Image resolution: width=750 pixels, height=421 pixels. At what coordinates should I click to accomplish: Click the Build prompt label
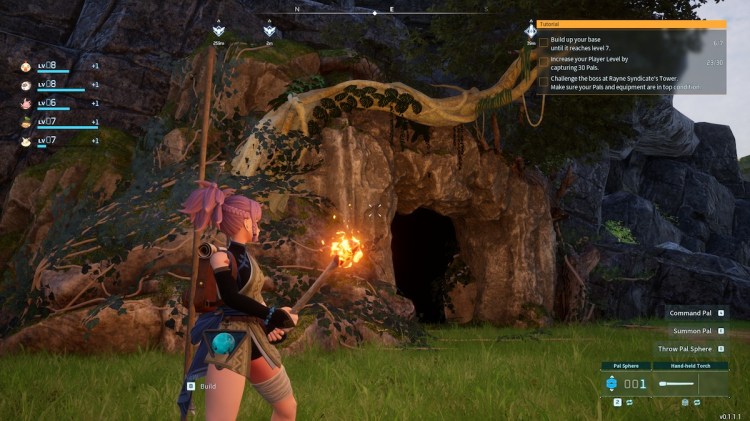(207, 385)
